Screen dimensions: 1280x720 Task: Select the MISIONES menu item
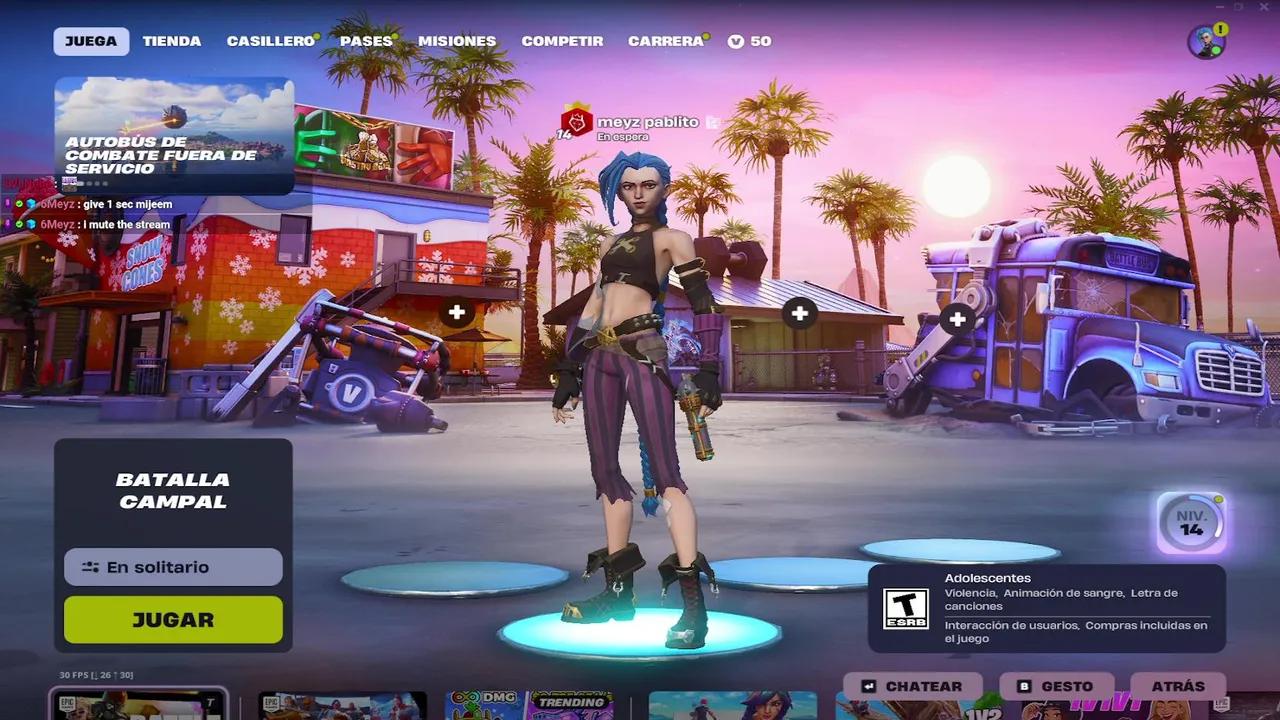click(x=456, y=41)
